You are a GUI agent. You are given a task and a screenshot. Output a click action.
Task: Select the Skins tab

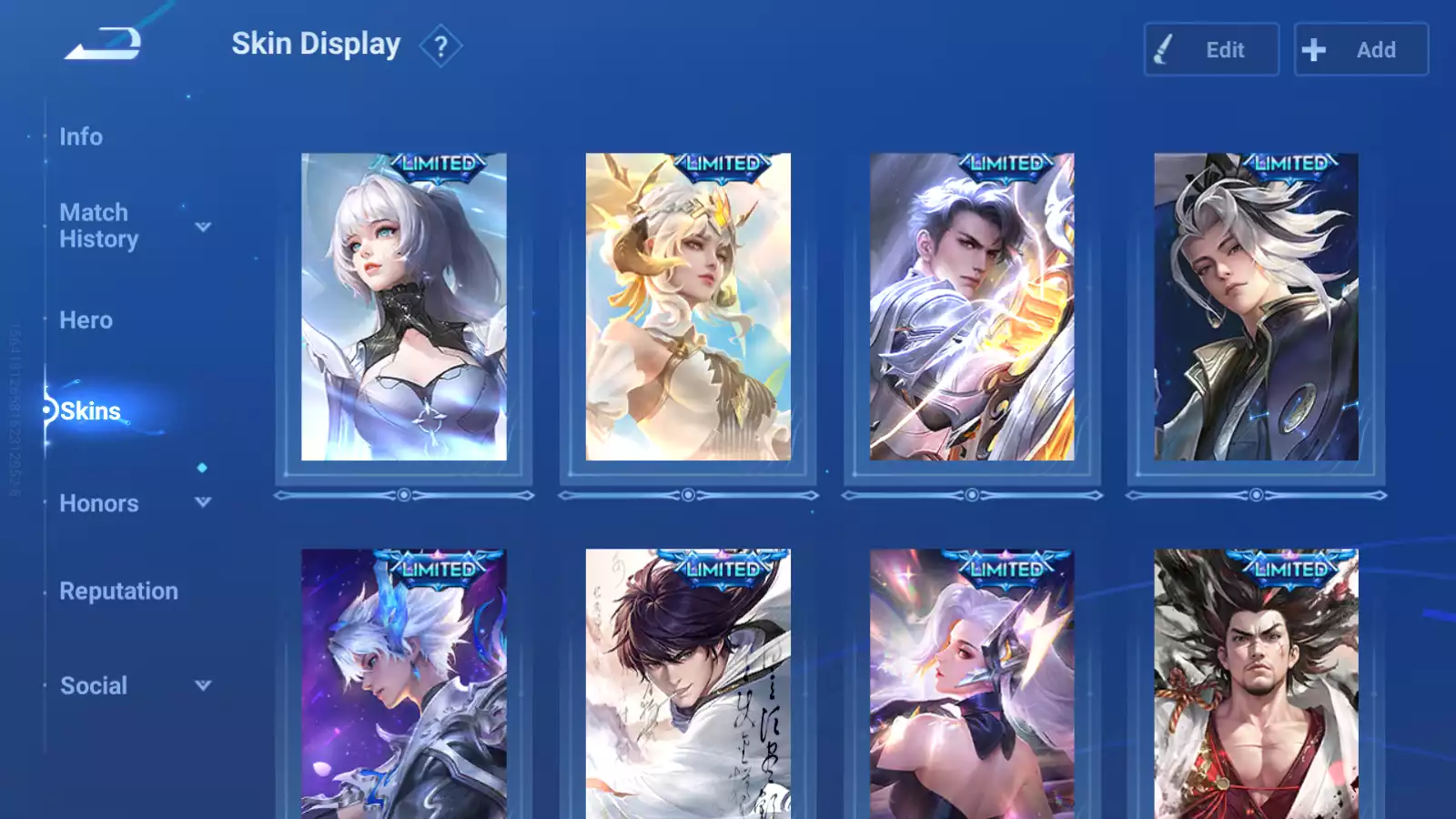click(x=90, y=411)
